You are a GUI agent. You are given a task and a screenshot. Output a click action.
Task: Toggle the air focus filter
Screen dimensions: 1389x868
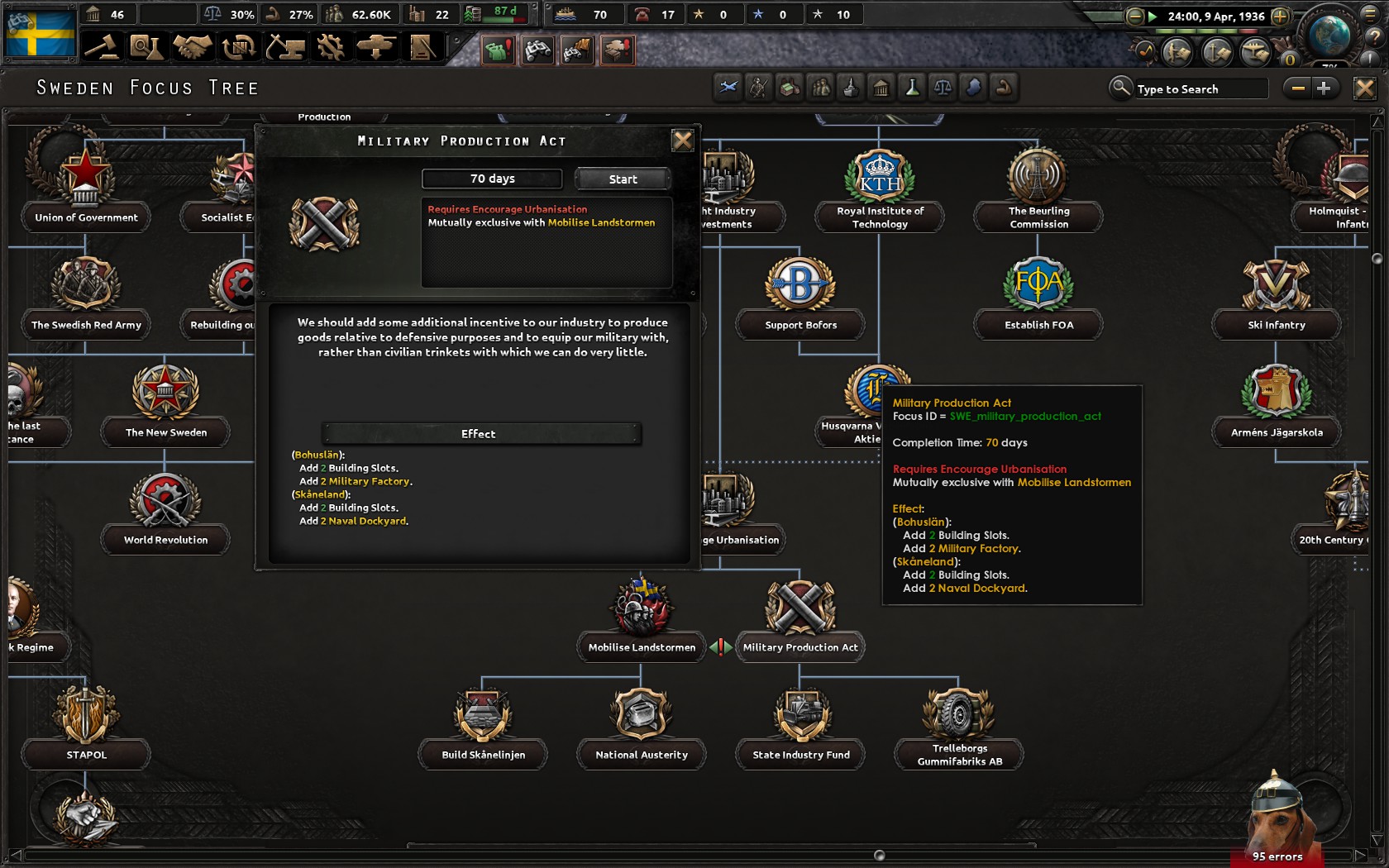point(728,88)
